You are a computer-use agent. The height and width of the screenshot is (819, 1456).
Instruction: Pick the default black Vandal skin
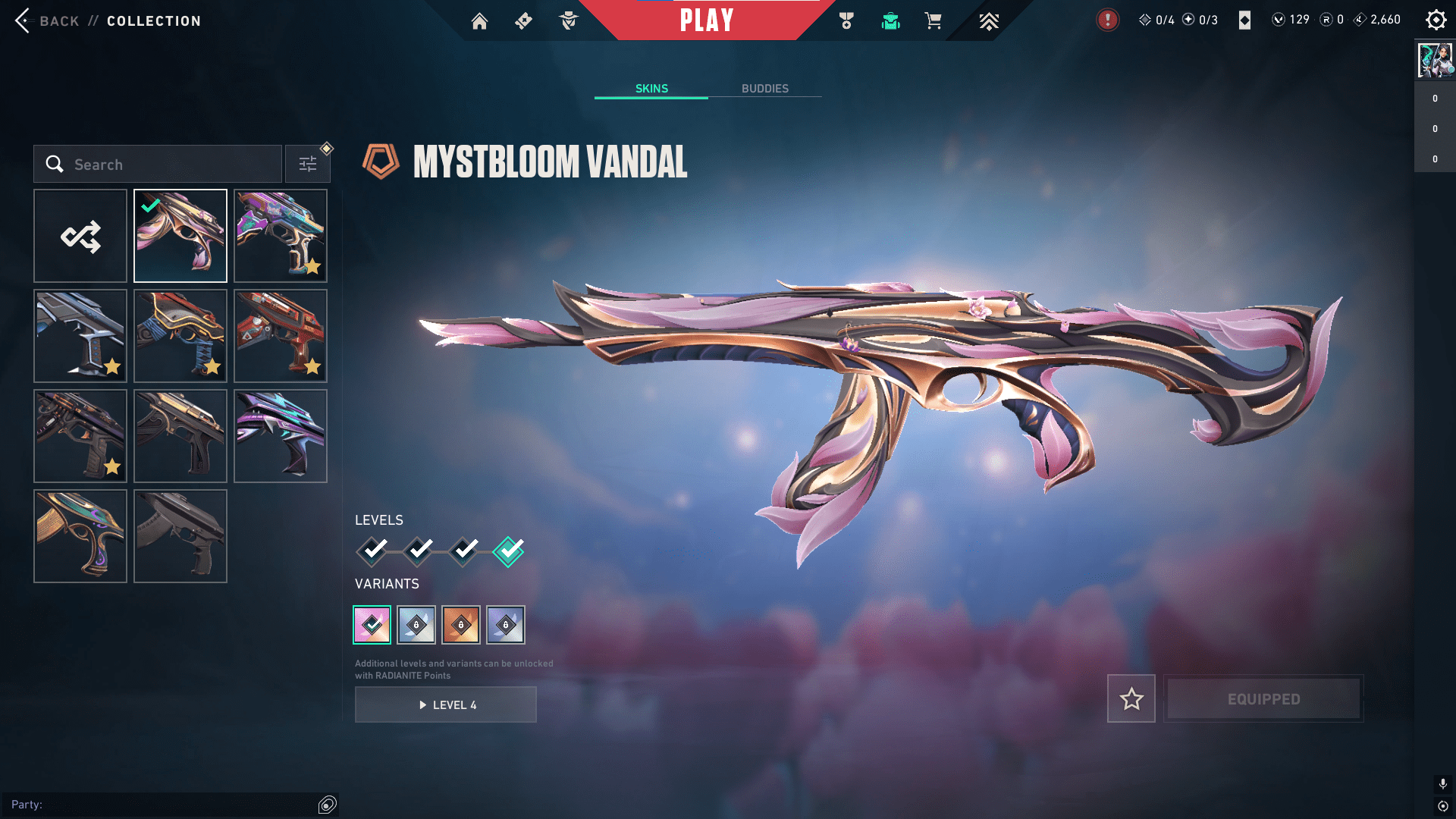coord(180,536)
